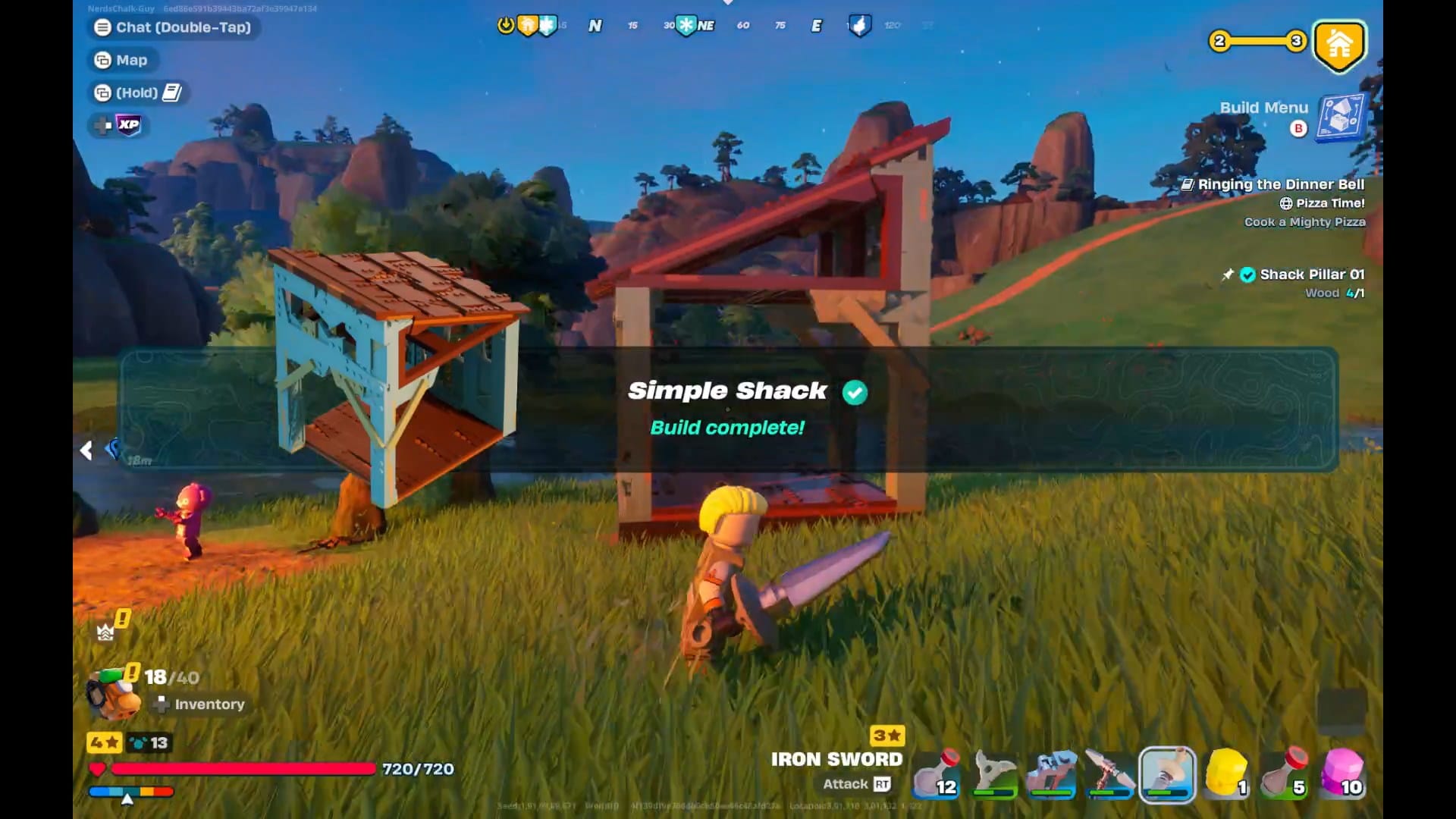Image resolution: width=1456 pixels, height=819 pixels.
Task: Toggle the shield marker near the compass E
Action: coord(858,25)
